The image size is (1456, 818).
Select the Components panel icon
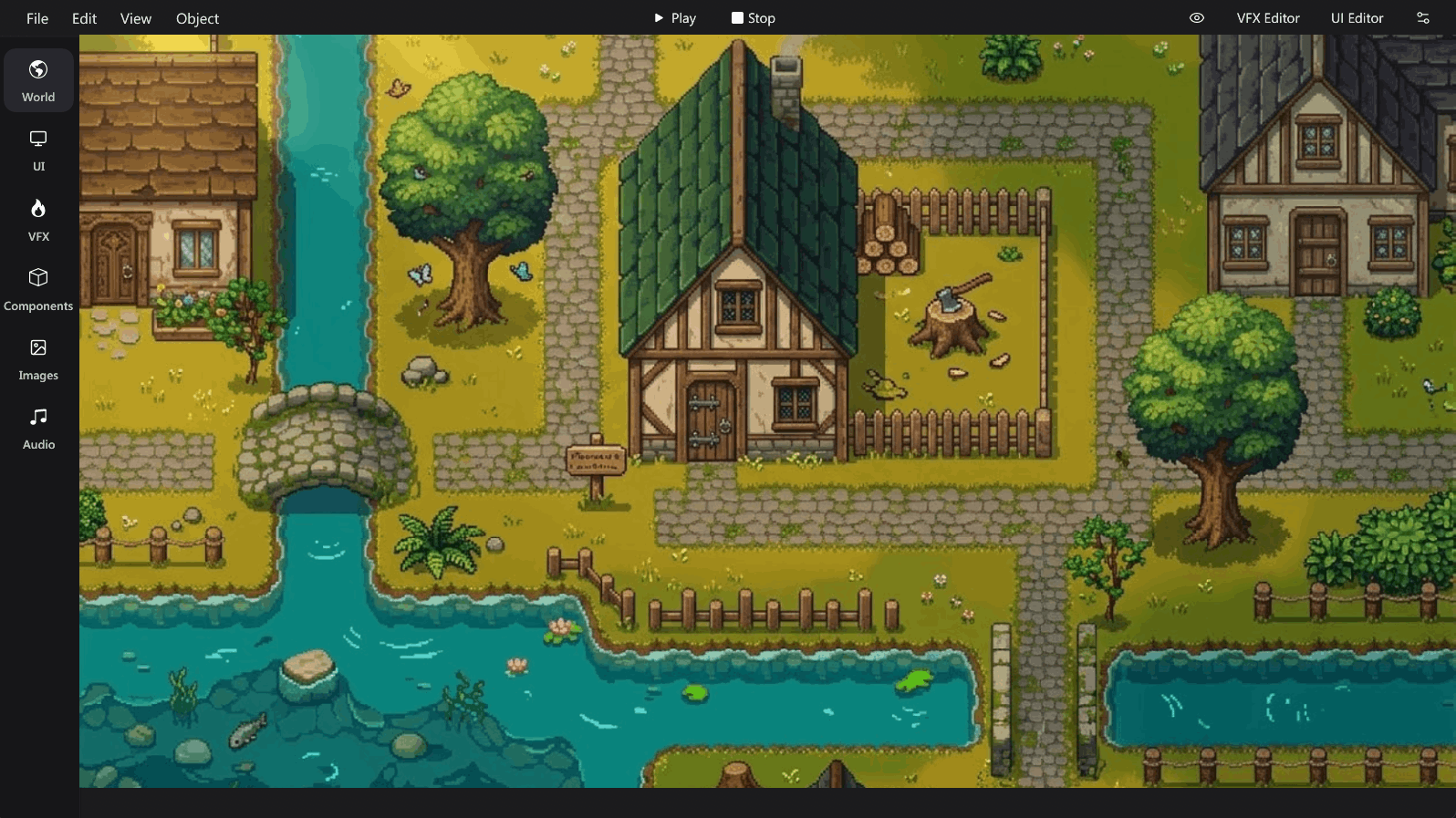tap(37, 288)
